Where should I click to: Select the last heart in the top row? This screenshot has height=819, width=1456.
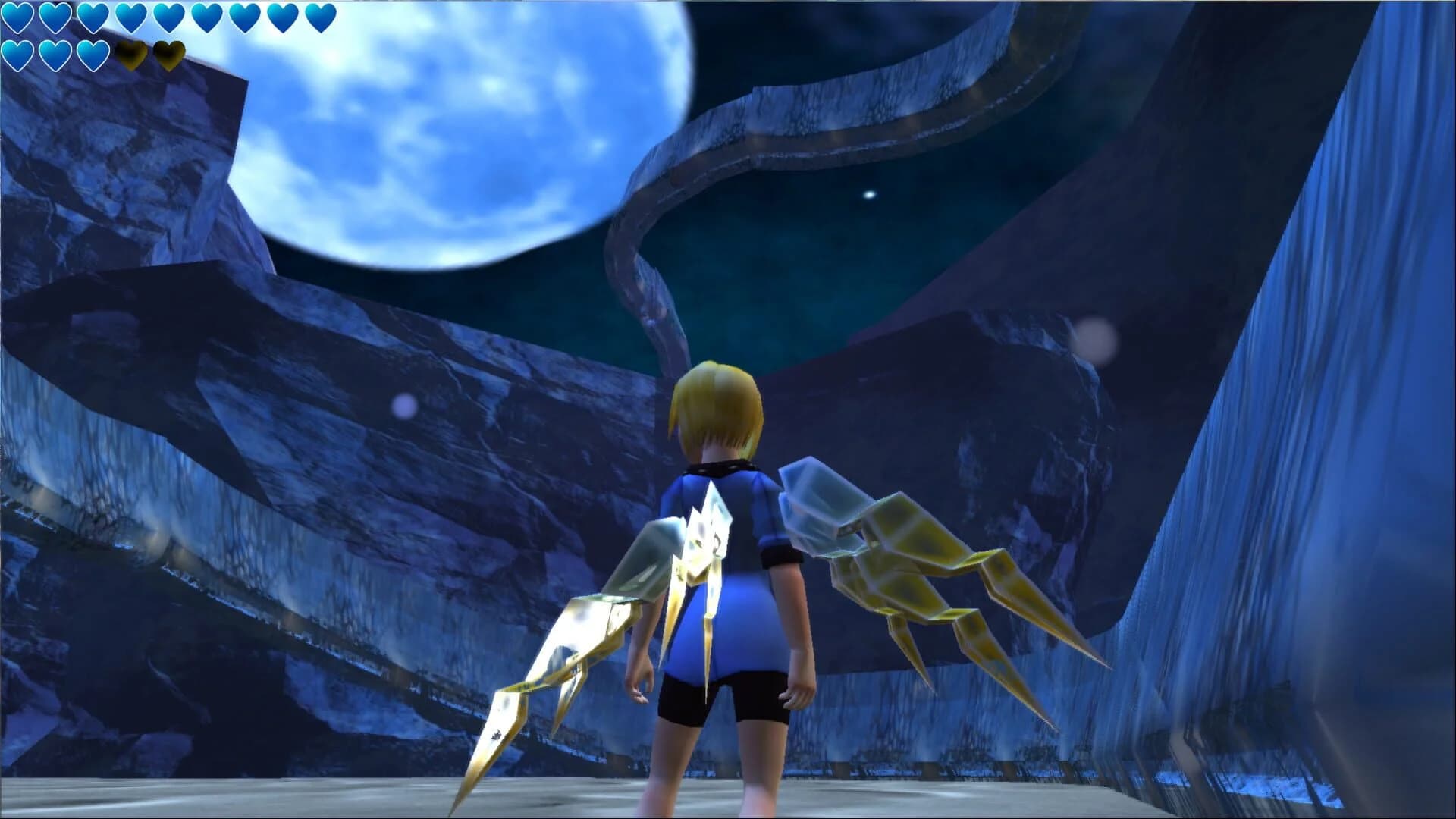point(322,17)
